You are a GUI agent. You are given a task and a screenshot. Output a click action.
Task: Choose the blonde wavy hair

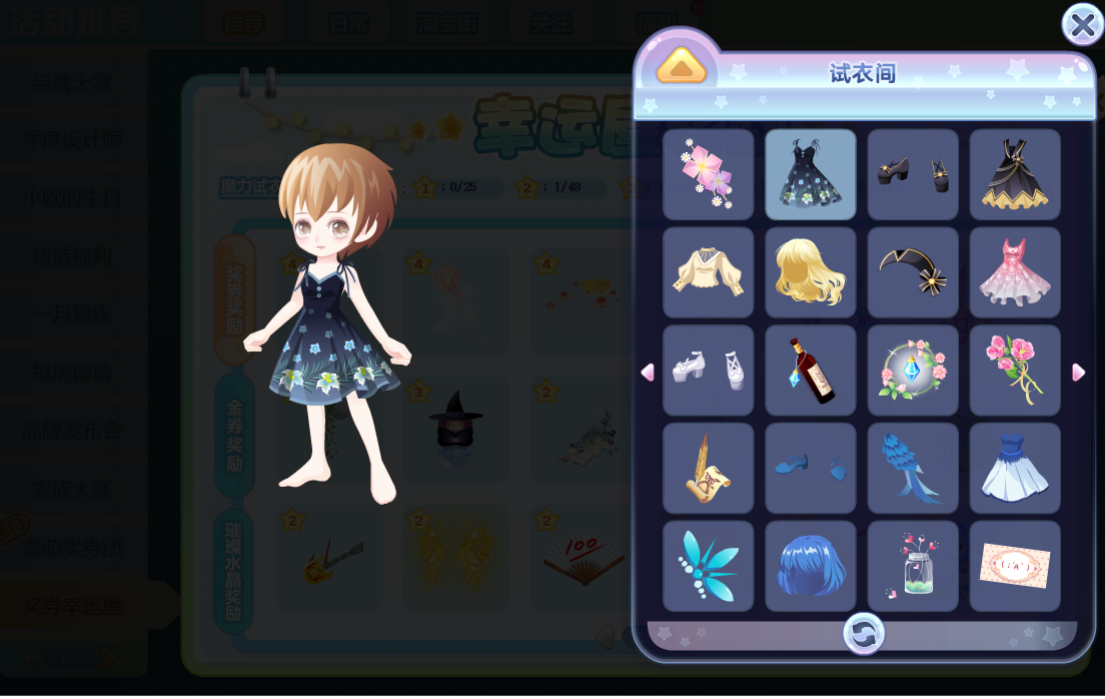(810, 272)
